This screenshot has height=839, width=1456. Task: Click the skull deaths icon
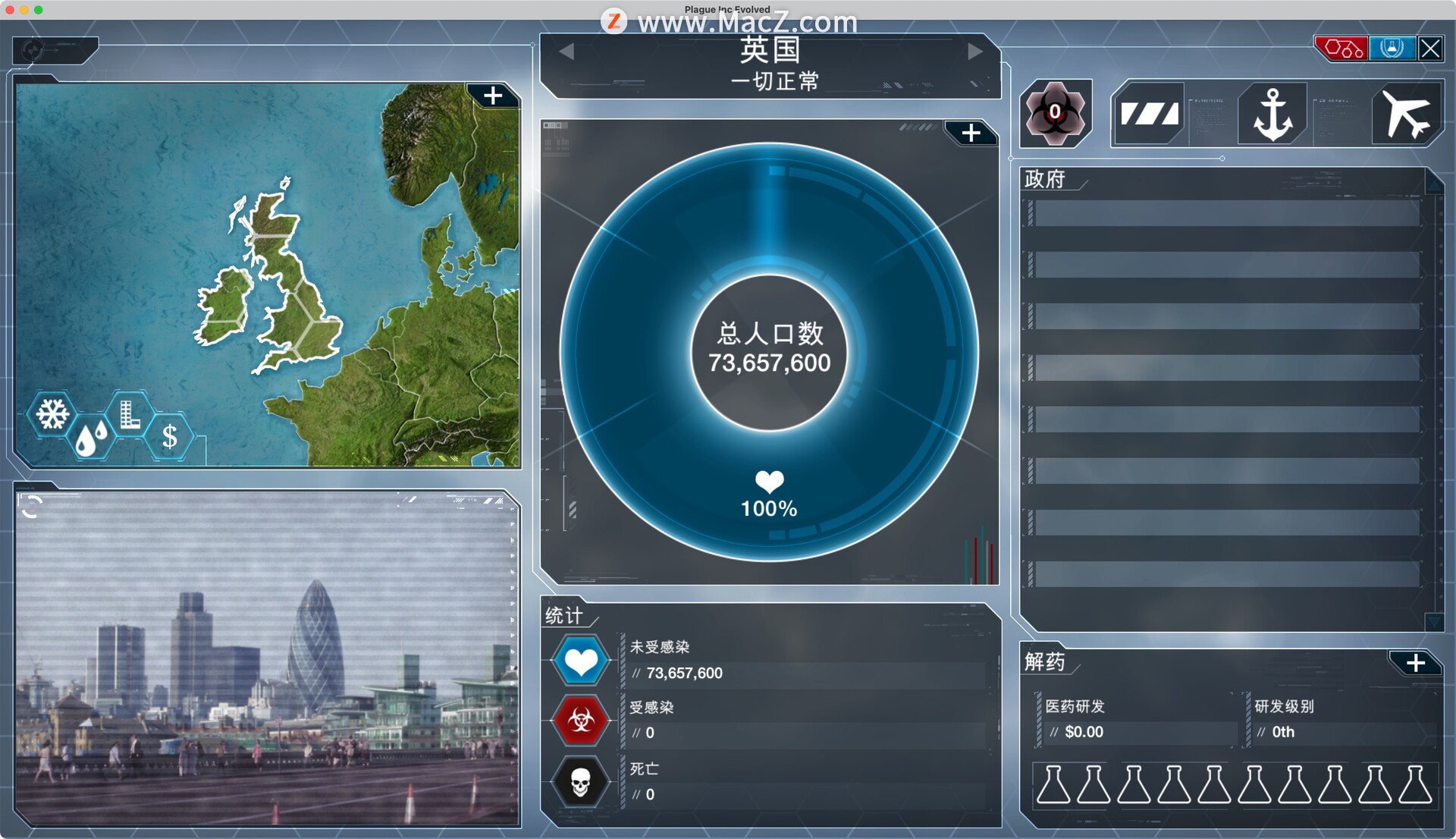tap(581, 782)
